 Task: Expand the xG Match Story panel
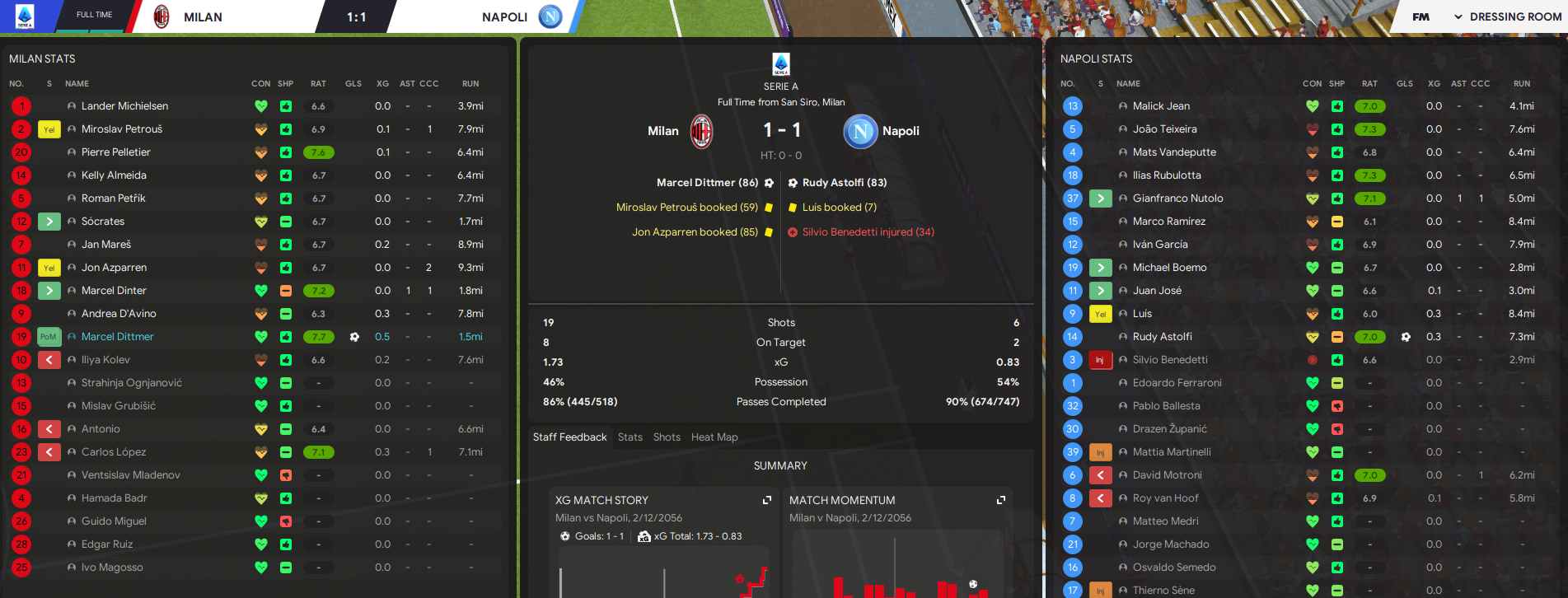767,500
